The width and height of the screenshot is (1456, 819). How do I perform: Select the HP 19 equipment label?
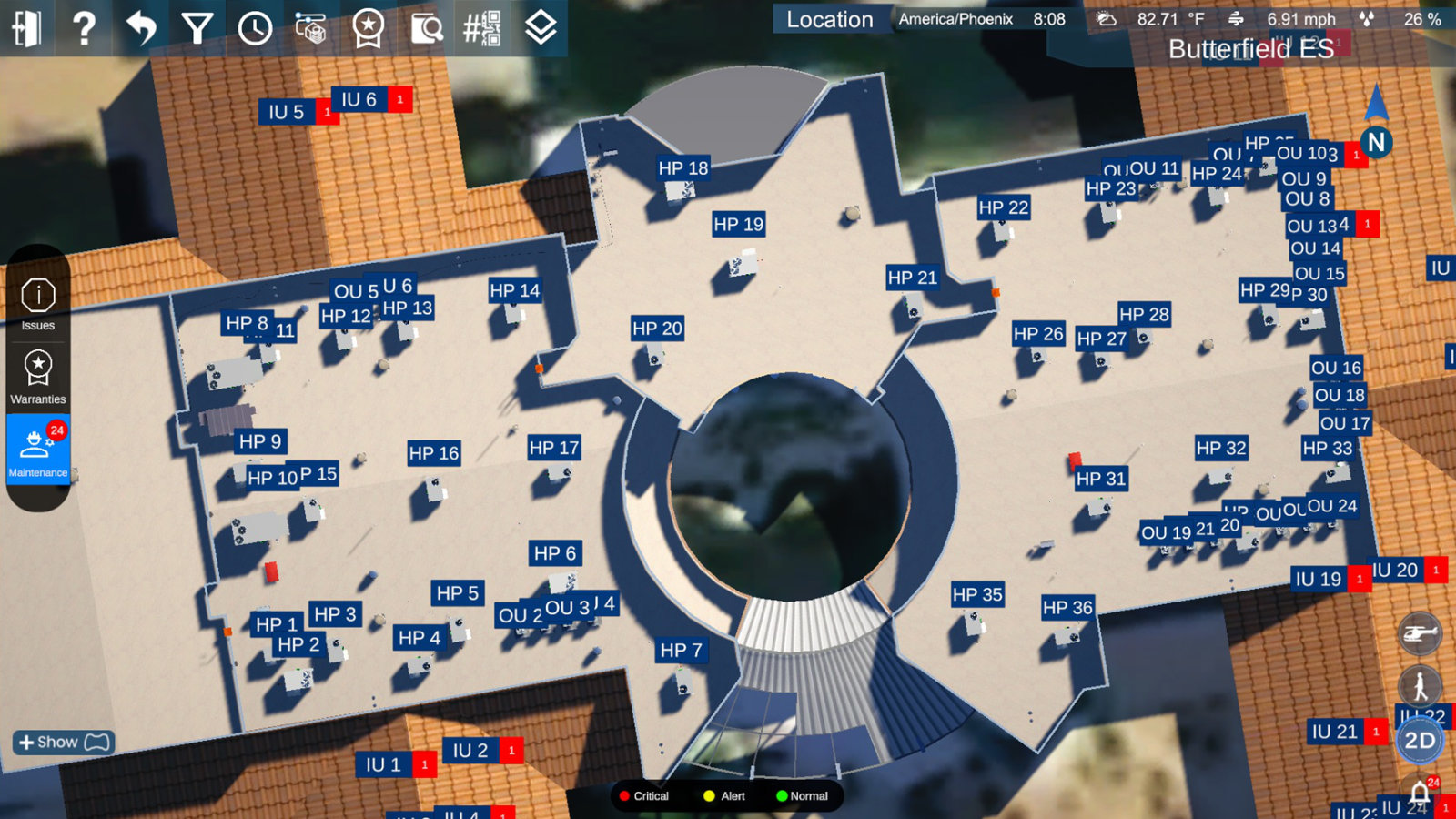[x=738, y=225]
